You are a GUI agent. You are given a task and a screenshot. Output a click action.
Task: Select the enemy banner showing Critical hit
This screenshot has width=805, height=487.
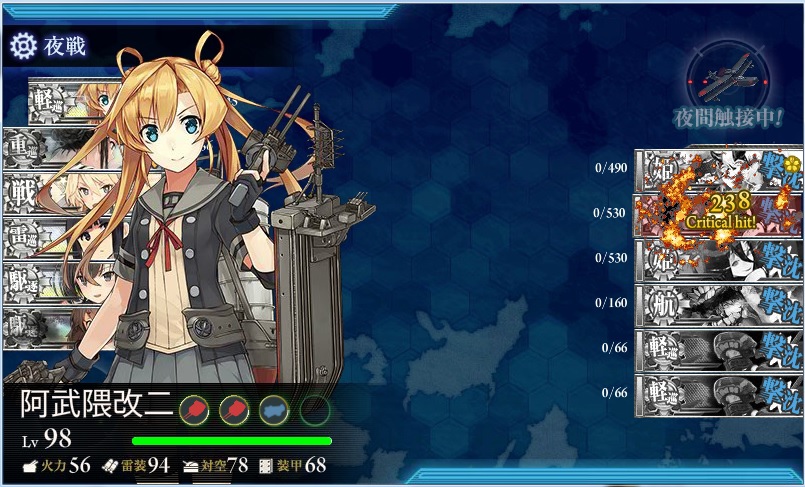click(718, 213)
